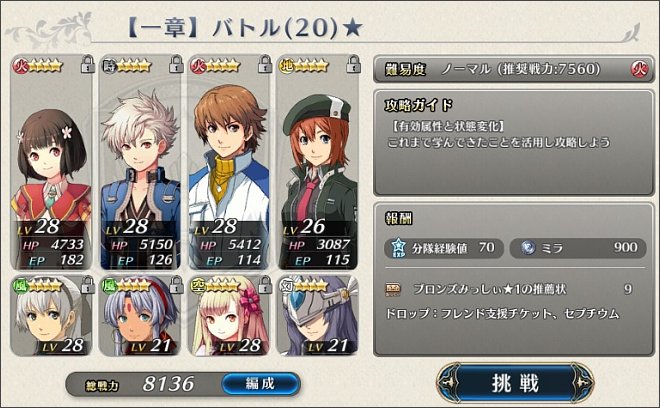The width and height of the screenshot is (660, 408).
Task: Select the grey-haired support with hairband
Action: point(52,318)
